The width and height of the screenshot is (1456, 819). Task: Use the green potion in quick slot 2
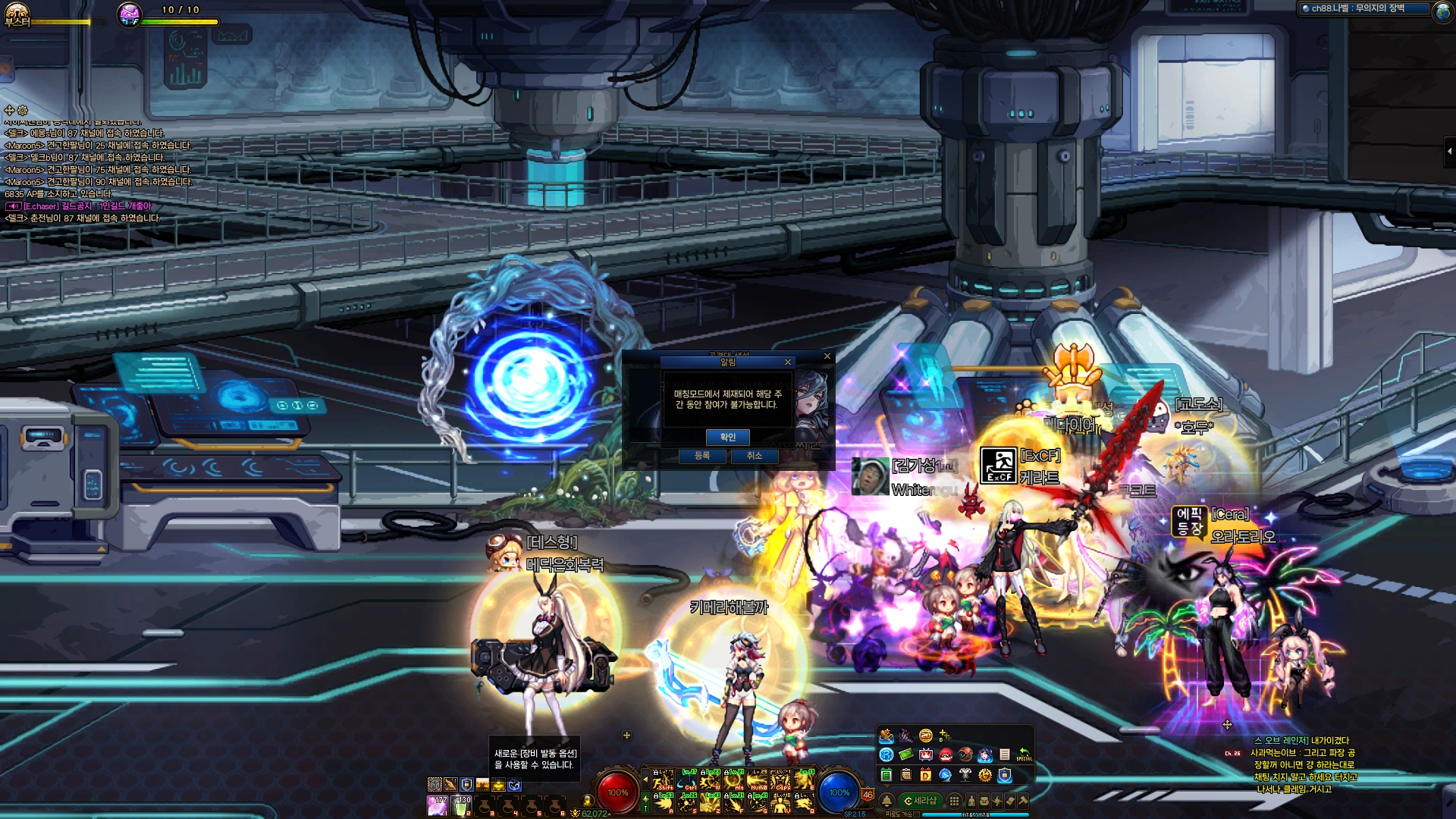tap(461, 805)
